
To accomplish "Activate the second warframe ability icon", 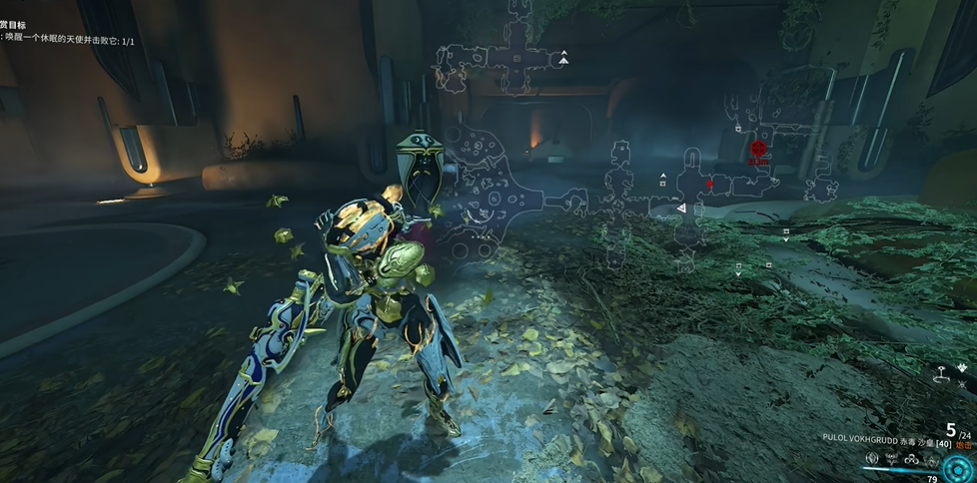I will tap(890, 460).
